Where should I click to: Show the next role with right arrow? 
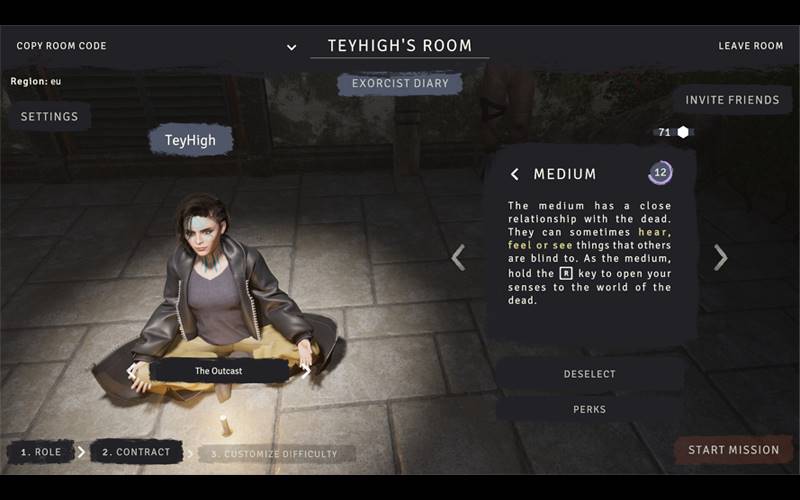(x=720, y=258)
